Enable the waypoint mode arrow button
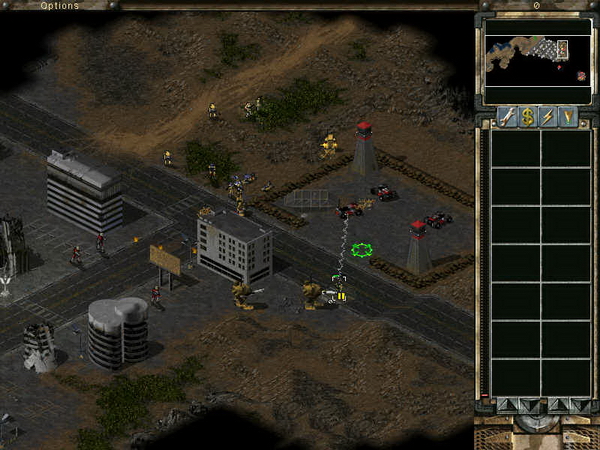Viewport: 600px width, 450px height. coord(569,117)
